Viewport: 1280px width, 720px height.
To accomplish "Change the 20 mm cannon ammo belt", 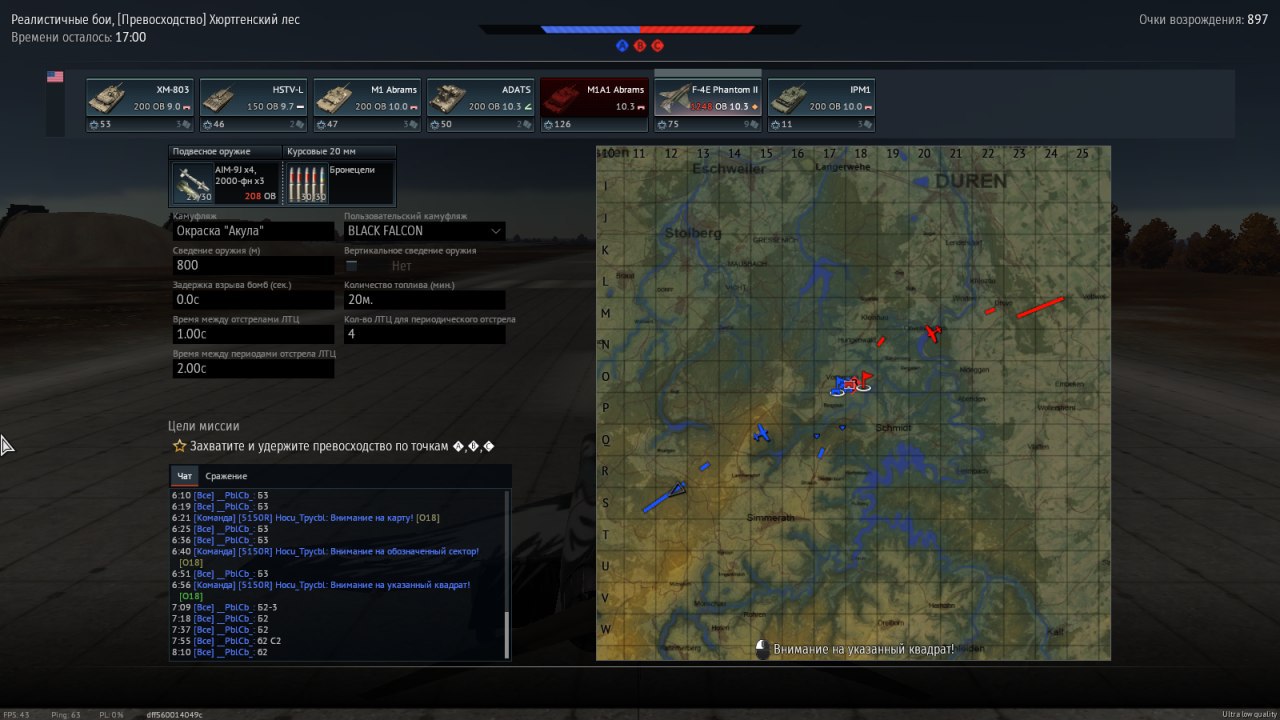I will (340, 183).
